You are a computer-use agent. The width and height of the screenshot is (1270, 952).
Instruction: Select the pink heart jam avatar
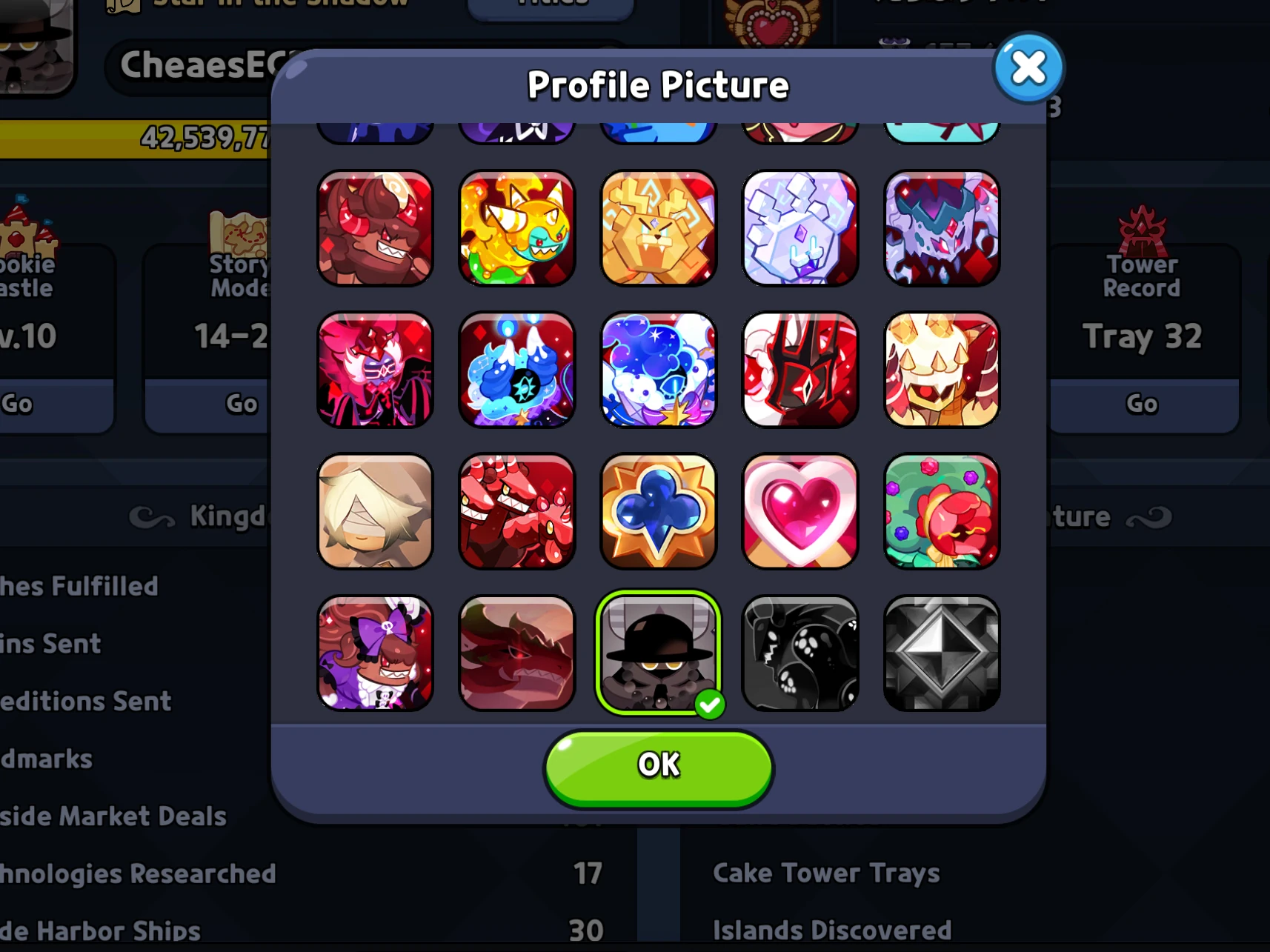tap(800, 511)
